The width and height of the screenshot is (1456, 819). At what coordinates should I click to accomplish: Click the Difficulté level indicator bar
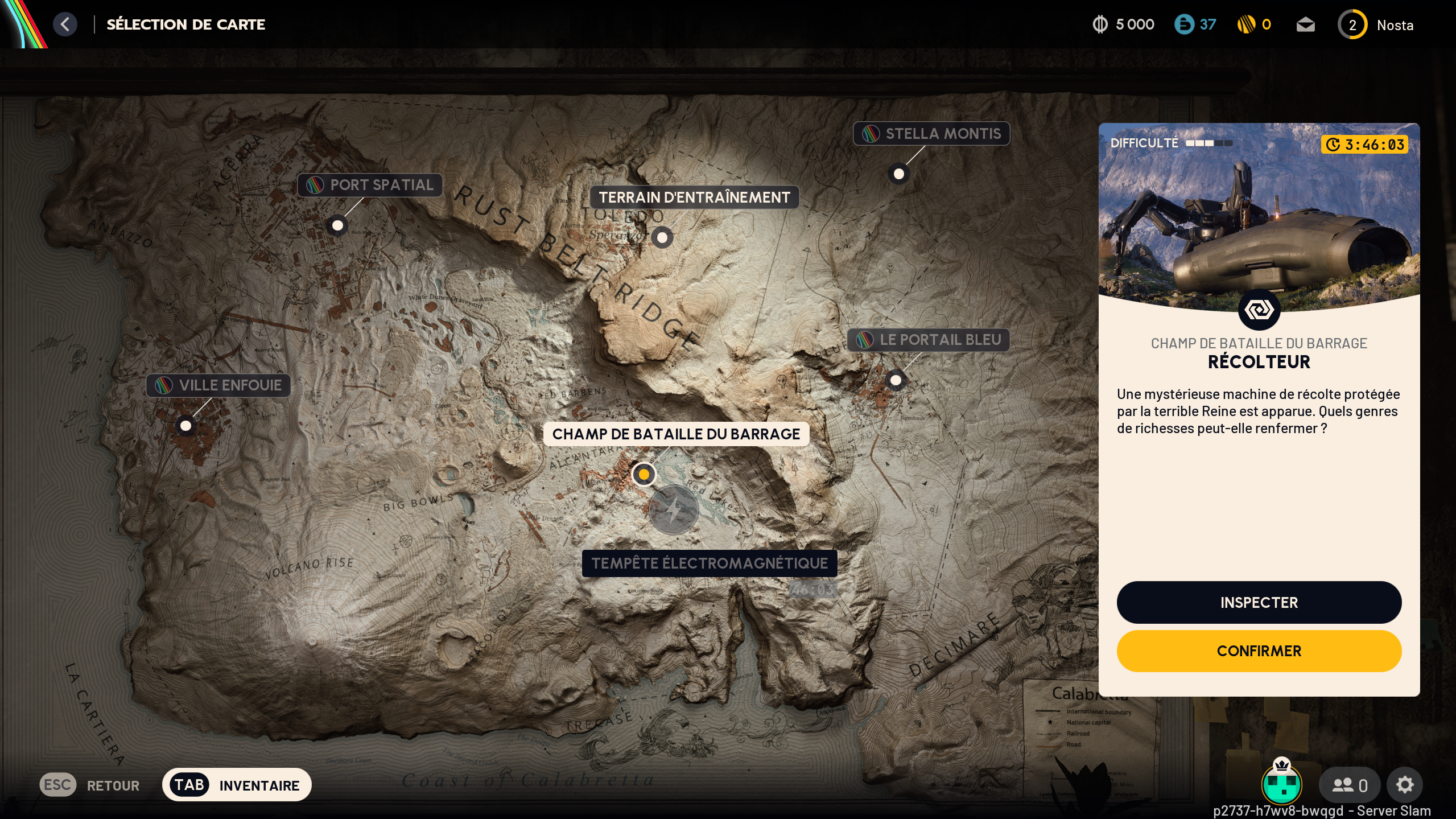[x=1203, y=143]
